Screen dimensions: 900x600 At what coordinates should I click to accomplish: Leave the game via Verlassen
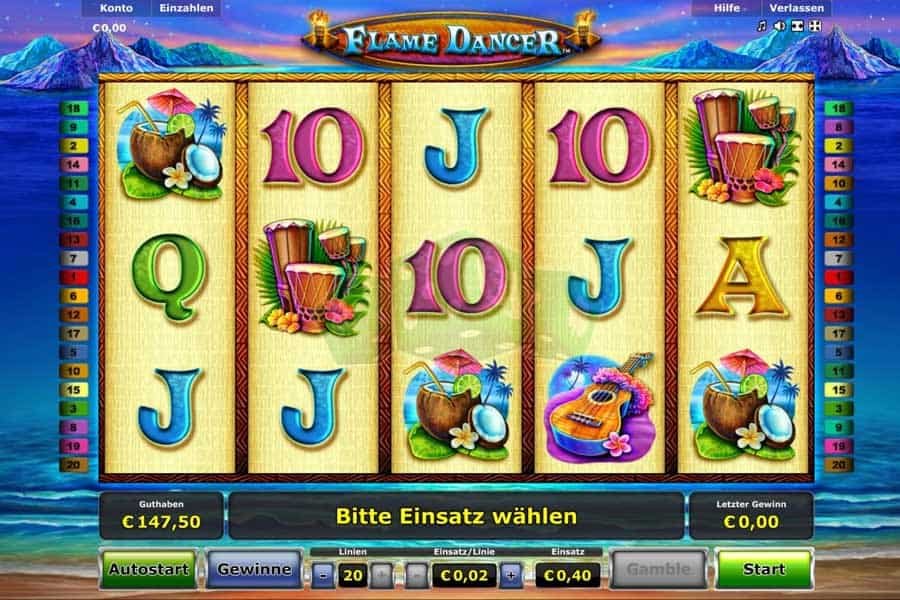click(x=796, y=8)
